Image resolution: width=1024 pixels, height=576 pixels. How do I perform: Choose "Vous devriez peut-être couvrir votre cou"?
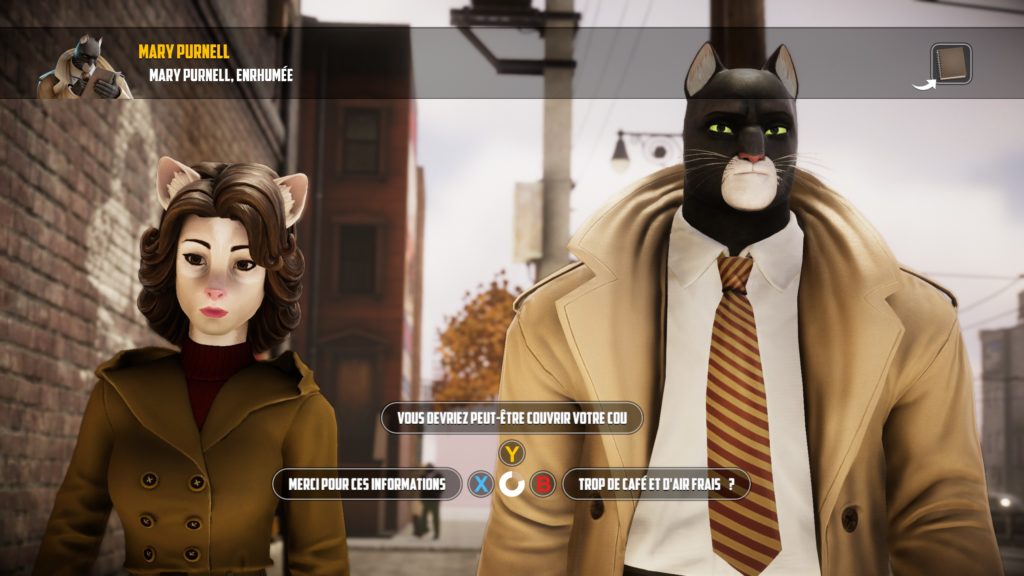[511, 418]
